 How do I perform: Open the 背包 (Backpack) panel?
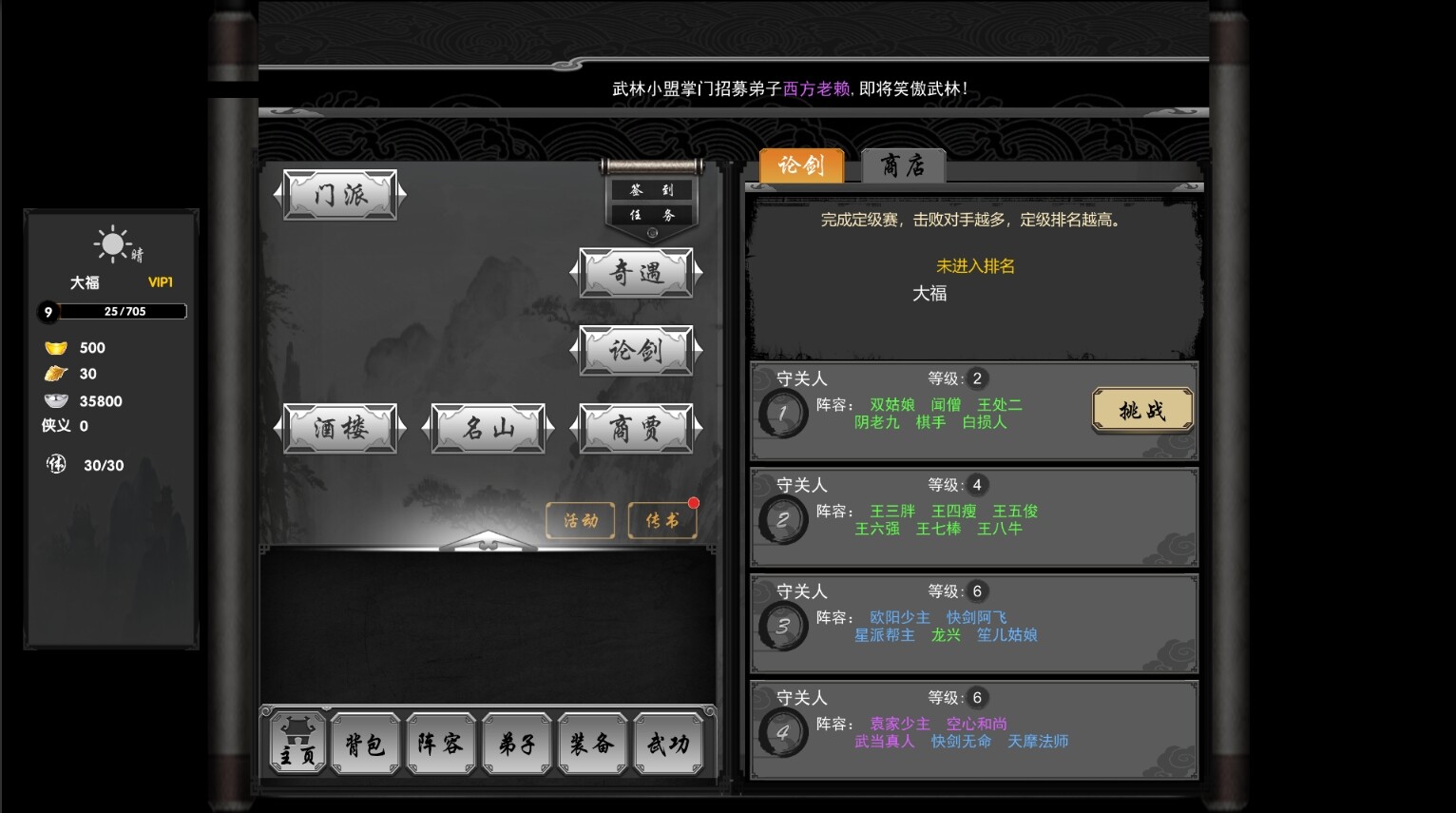365,745
